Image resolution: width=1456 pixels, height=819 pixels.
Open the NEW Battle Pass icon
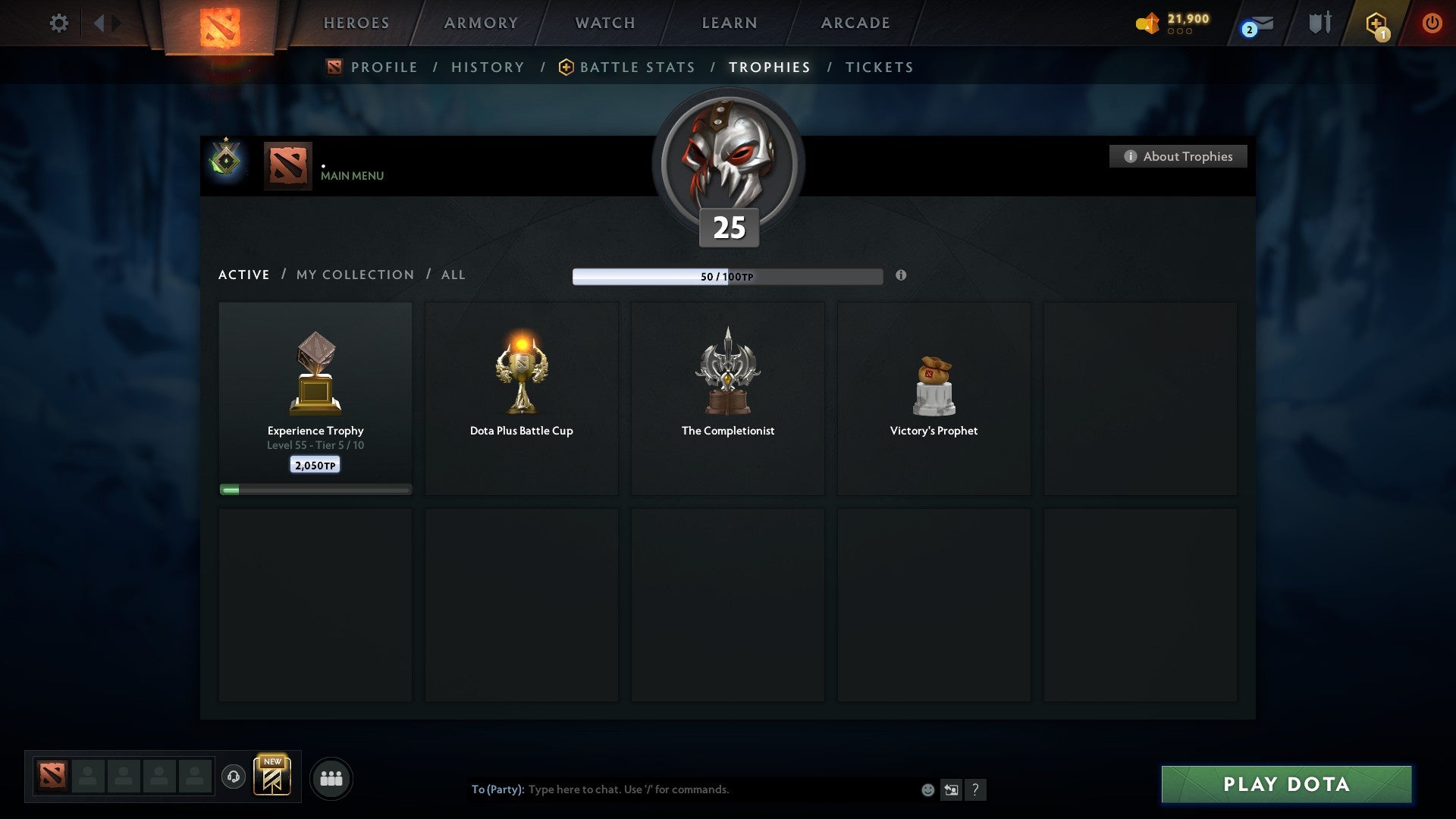[x=273, y=777]
